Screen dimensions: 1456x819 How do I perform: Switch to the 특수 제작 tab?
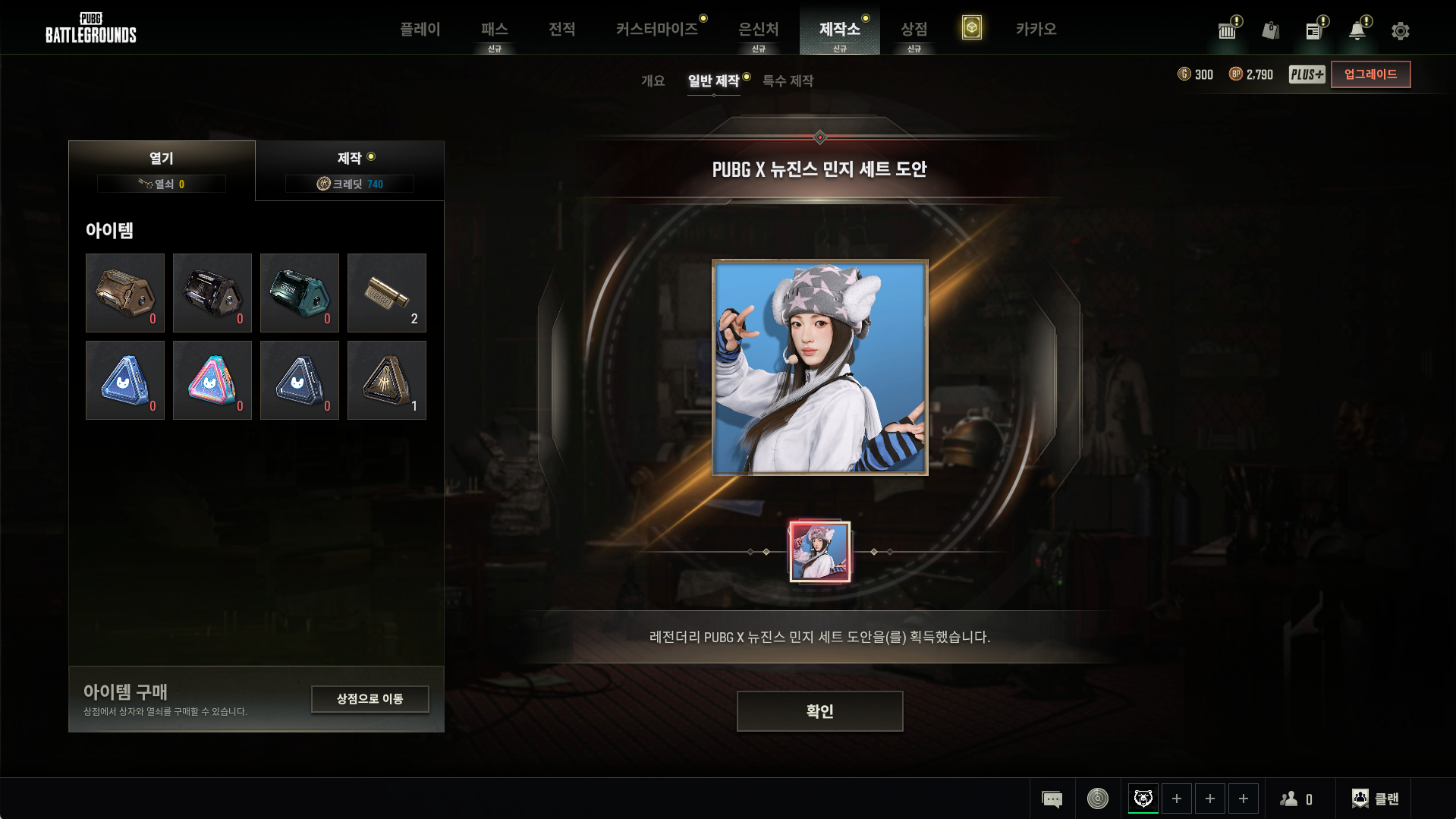click(x=788, y=81)
